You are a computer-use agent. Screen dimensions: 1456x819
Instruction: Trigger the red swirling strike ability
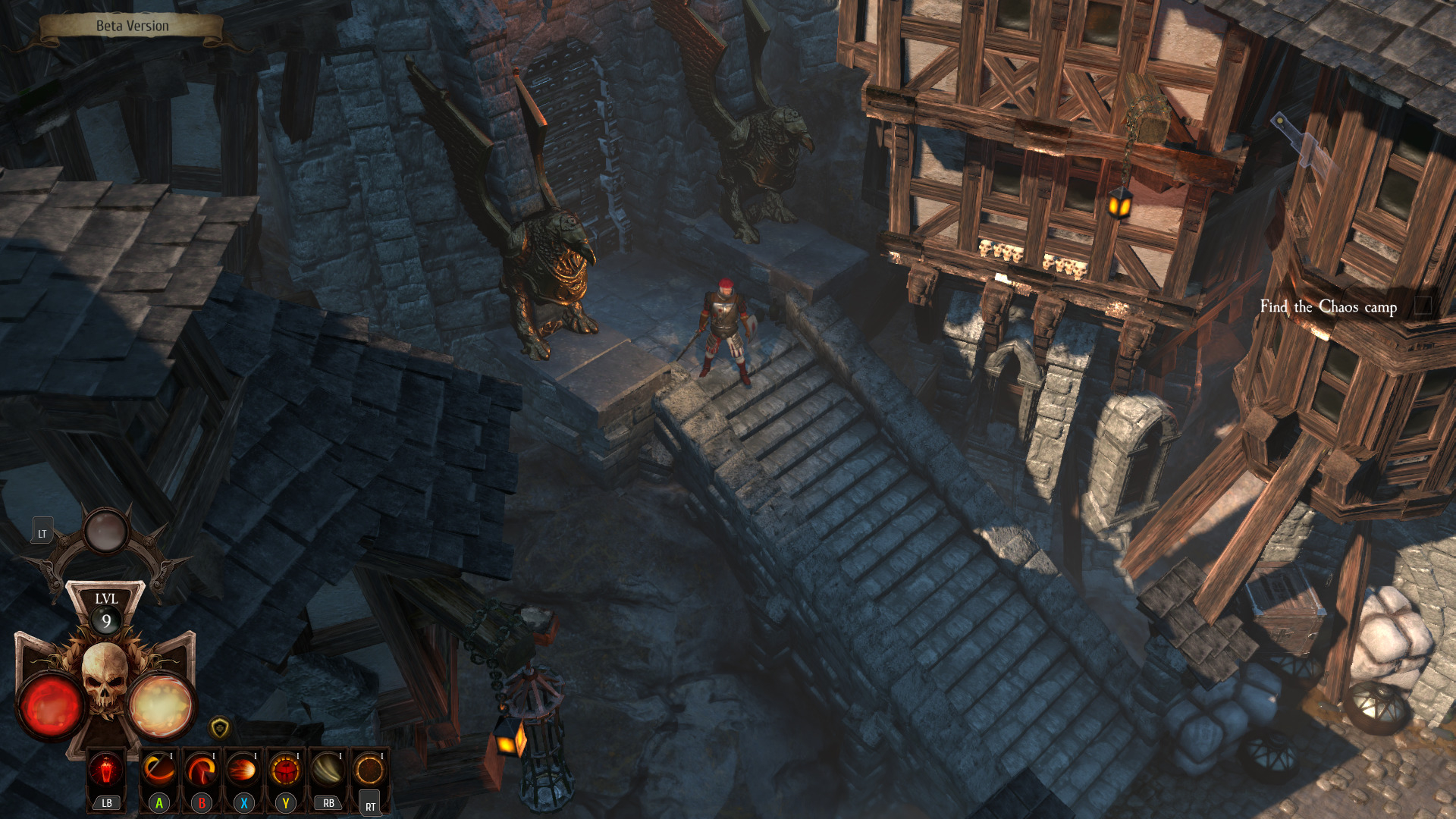pyautogui.click(x=201, y=770)
